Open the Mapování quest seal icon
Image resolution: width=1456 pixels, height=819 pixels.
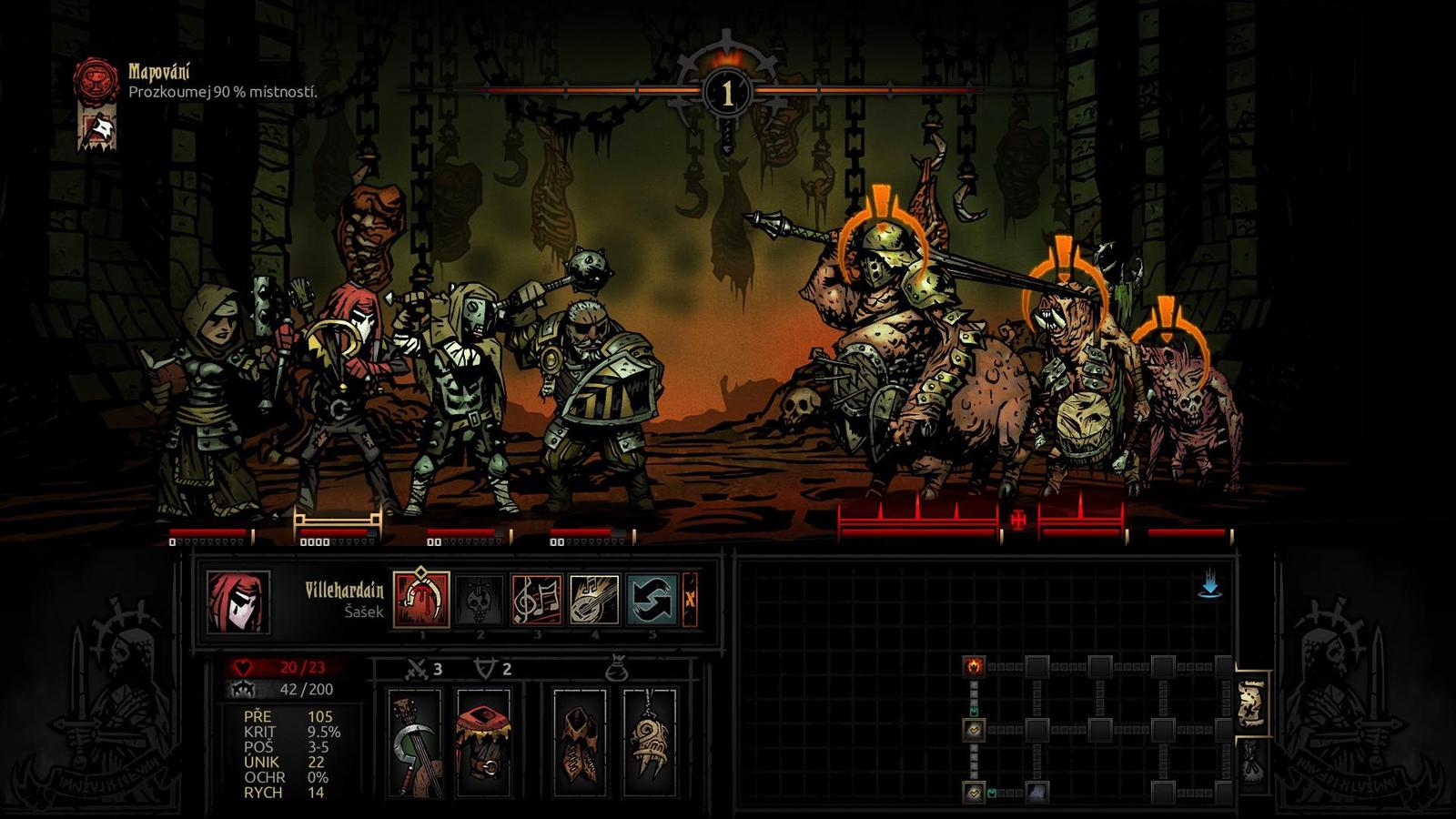[x=96, y=80]
